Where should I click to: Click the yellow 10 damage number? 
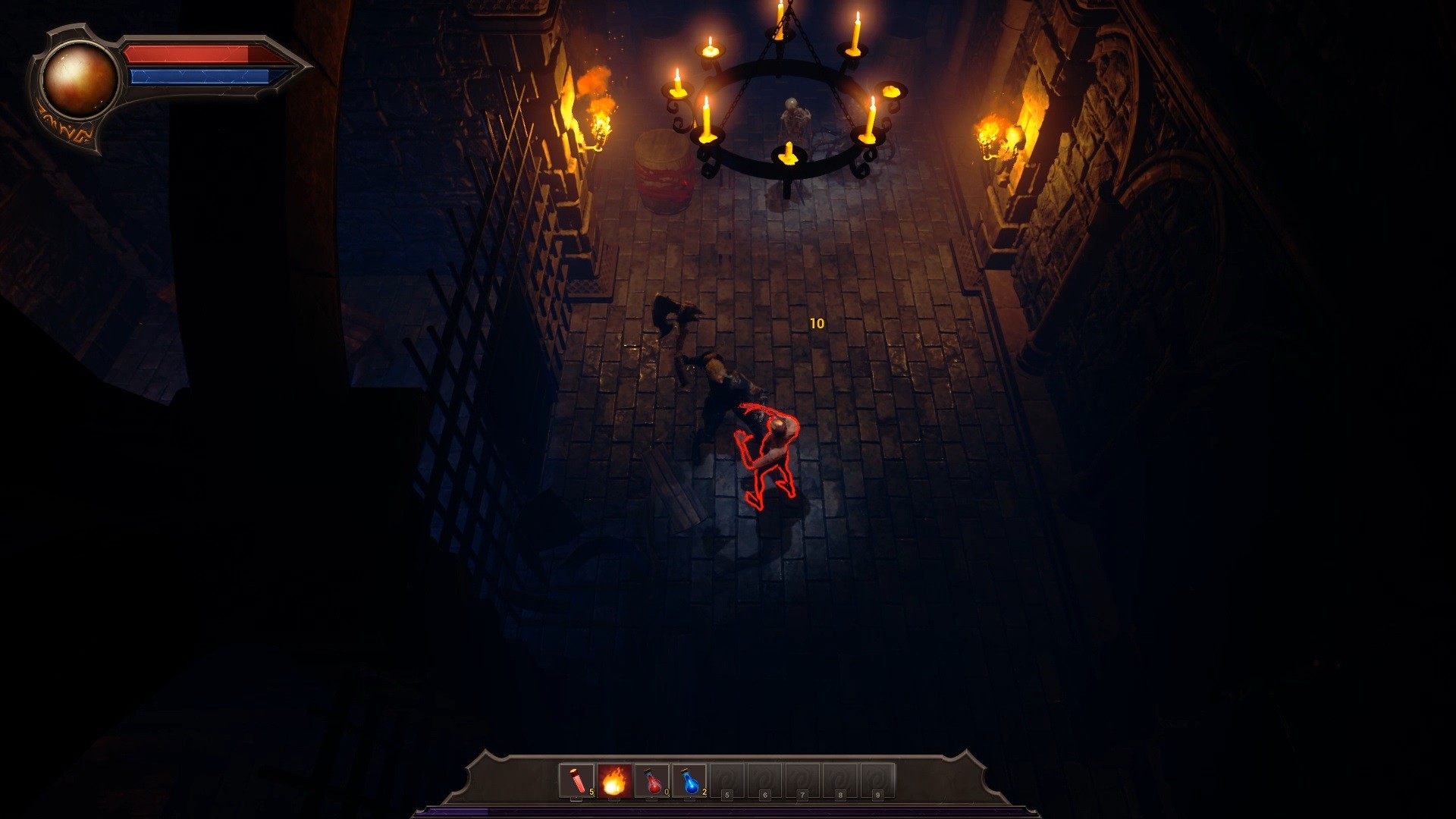tap(817, 322)
